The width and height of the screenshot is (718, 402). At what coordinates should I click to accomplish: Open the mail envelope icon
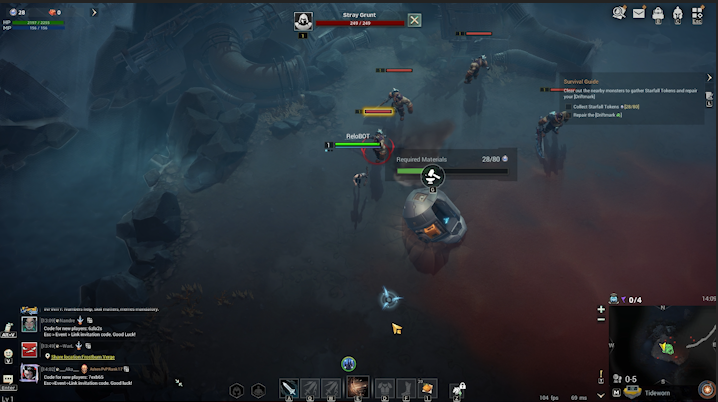(x=639, y=13)
